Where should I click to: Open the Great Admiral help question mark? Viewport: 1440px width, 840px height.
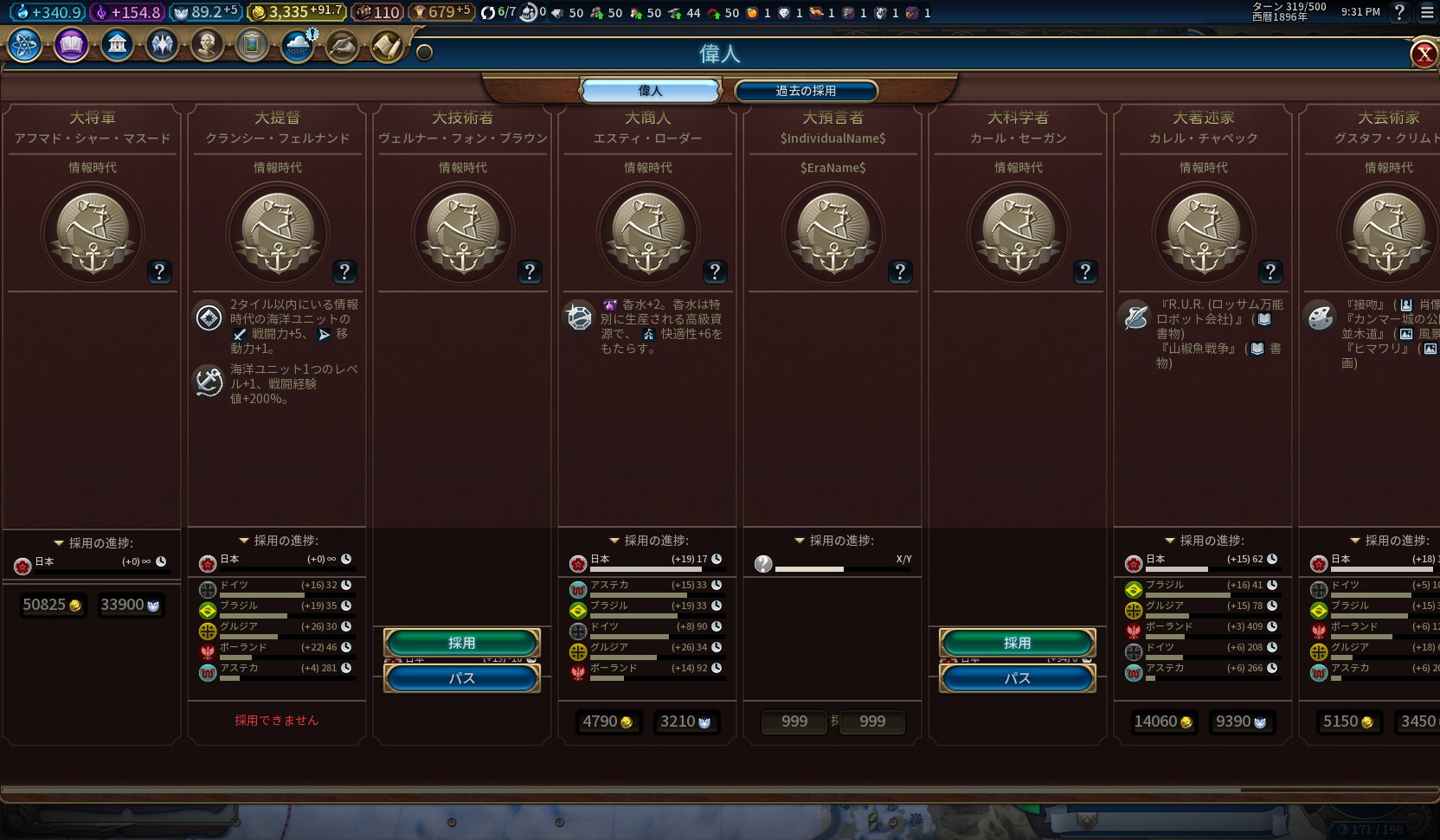pos(344,273)
